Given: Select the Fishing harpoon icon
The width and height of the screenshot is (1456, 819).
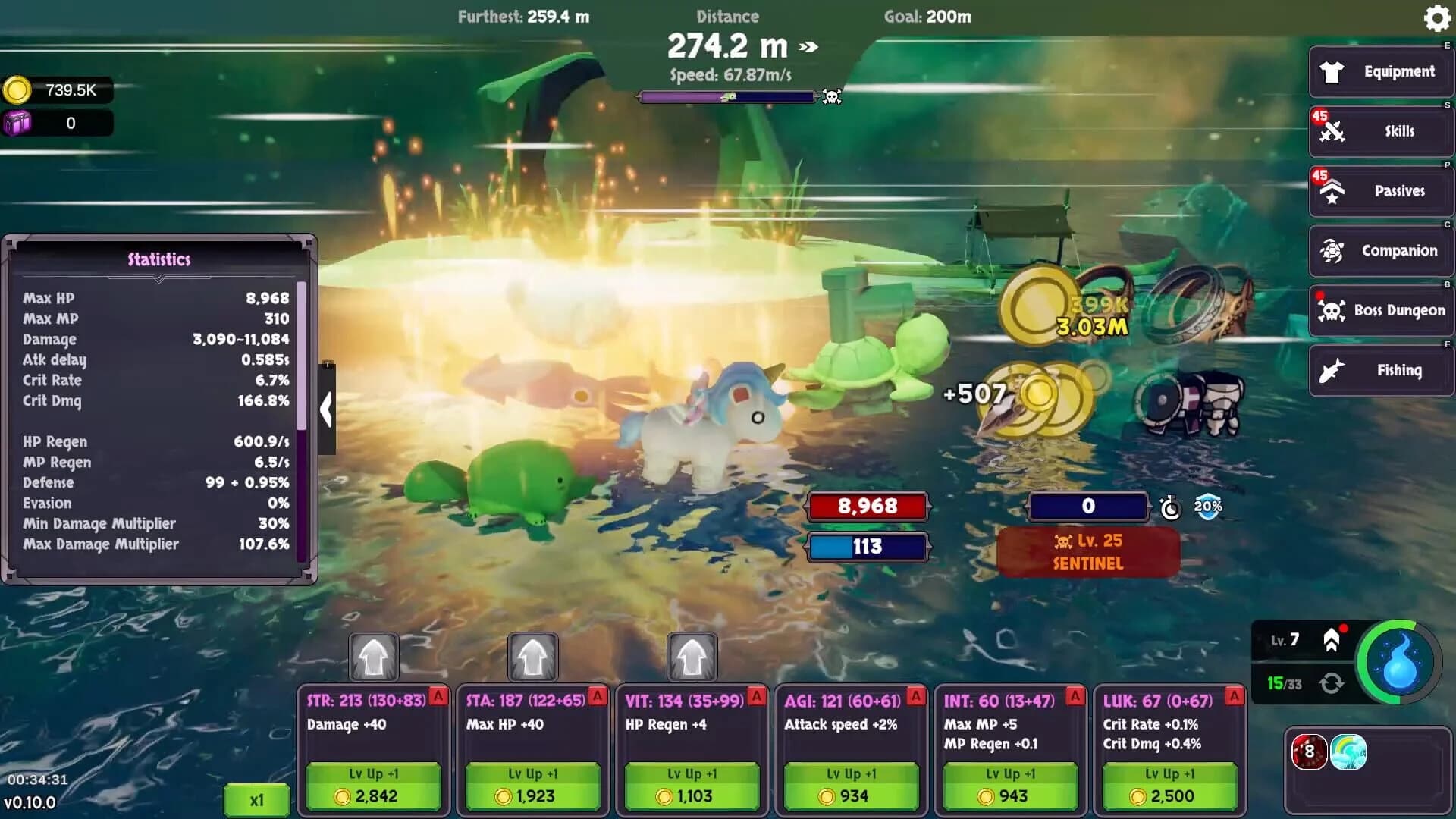Looking at the screenshot, I should point(1332,370).
